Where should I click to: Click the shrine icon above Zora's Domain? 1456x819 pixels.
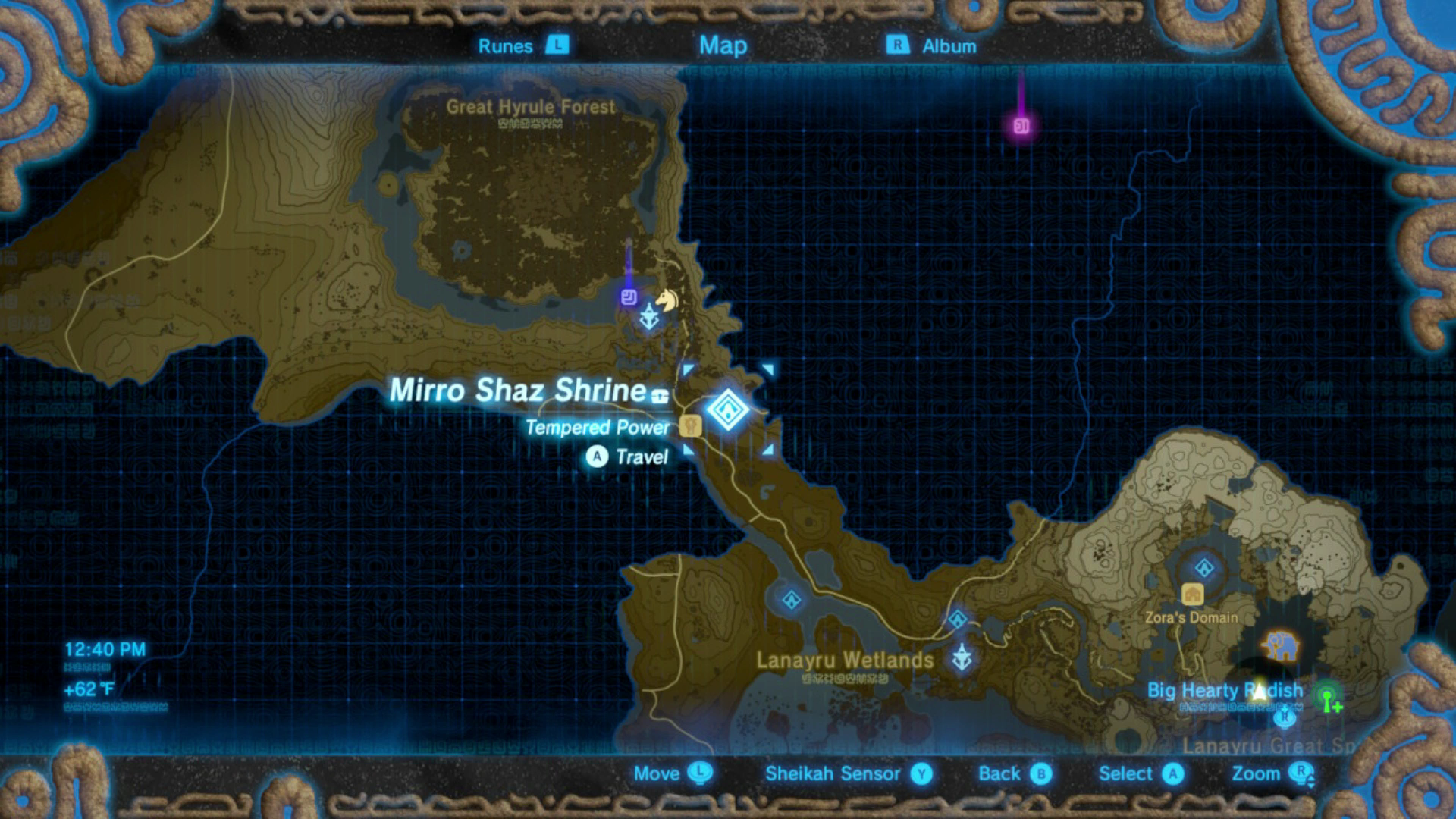pos(1203,567)
